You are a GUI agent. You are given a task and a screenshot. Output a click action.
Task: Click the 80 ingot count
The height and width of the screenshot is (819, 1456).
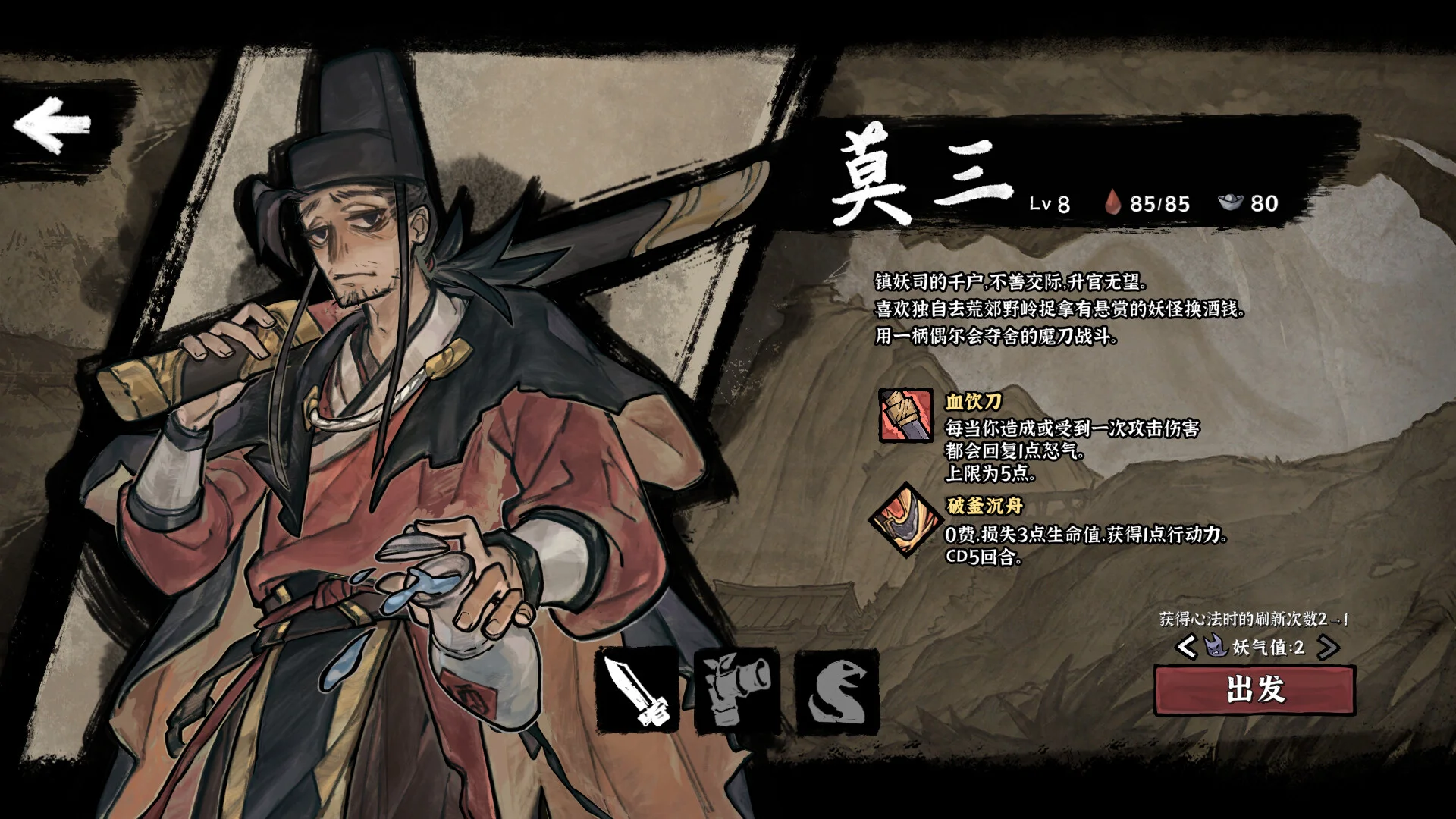click(1266, 203)
